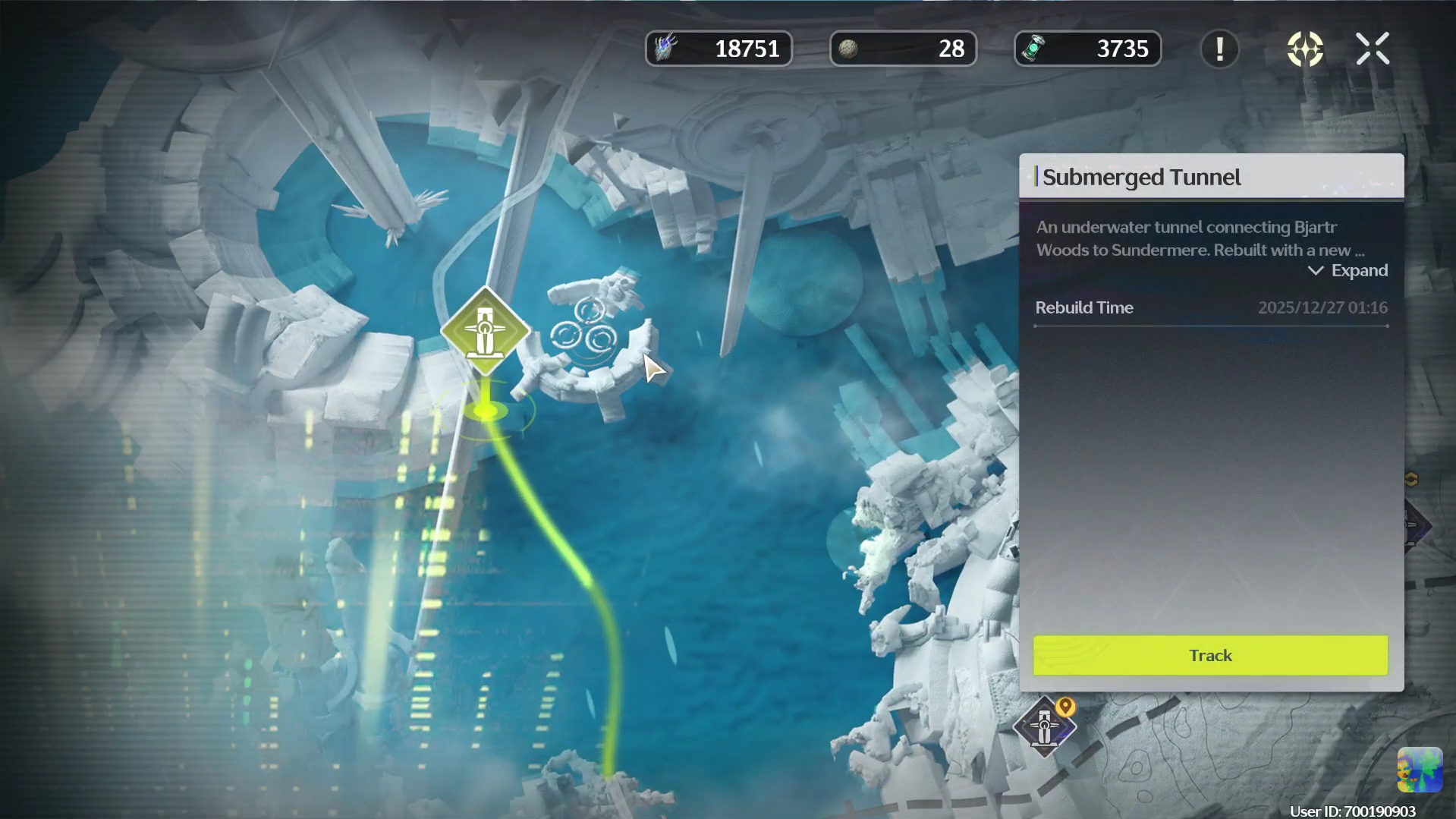This screenshot has height=819, width=1456.
Task: Expand the Submerged Tunnel description
Action: (x=1348, y=271)
